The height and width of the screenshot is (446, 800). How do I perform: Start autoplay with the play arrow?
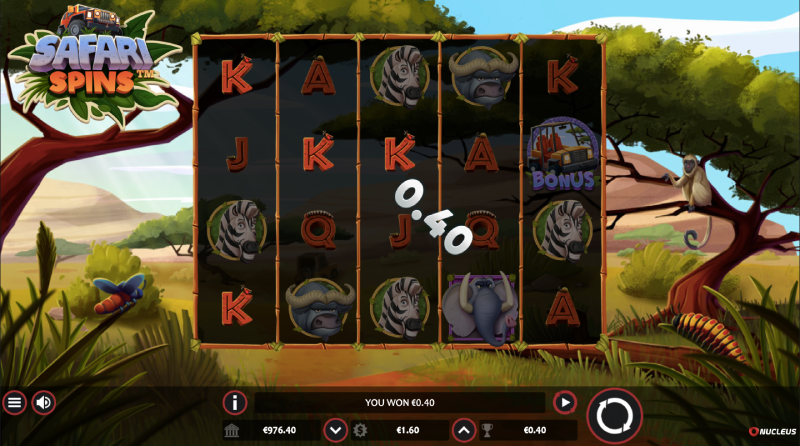[564, 403]
